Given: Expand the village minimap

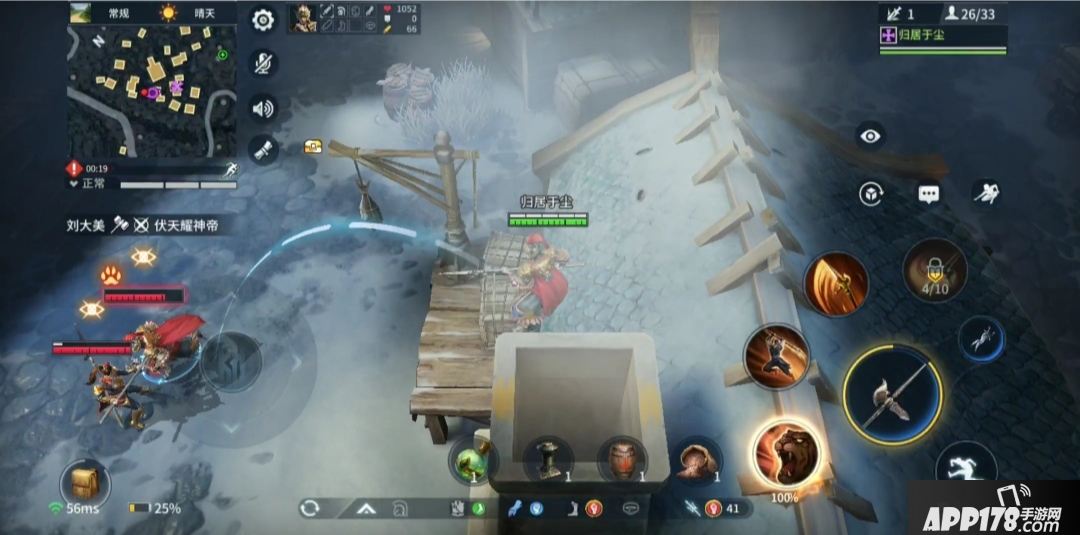Looking at the screenshot, I should coord(151,91).
